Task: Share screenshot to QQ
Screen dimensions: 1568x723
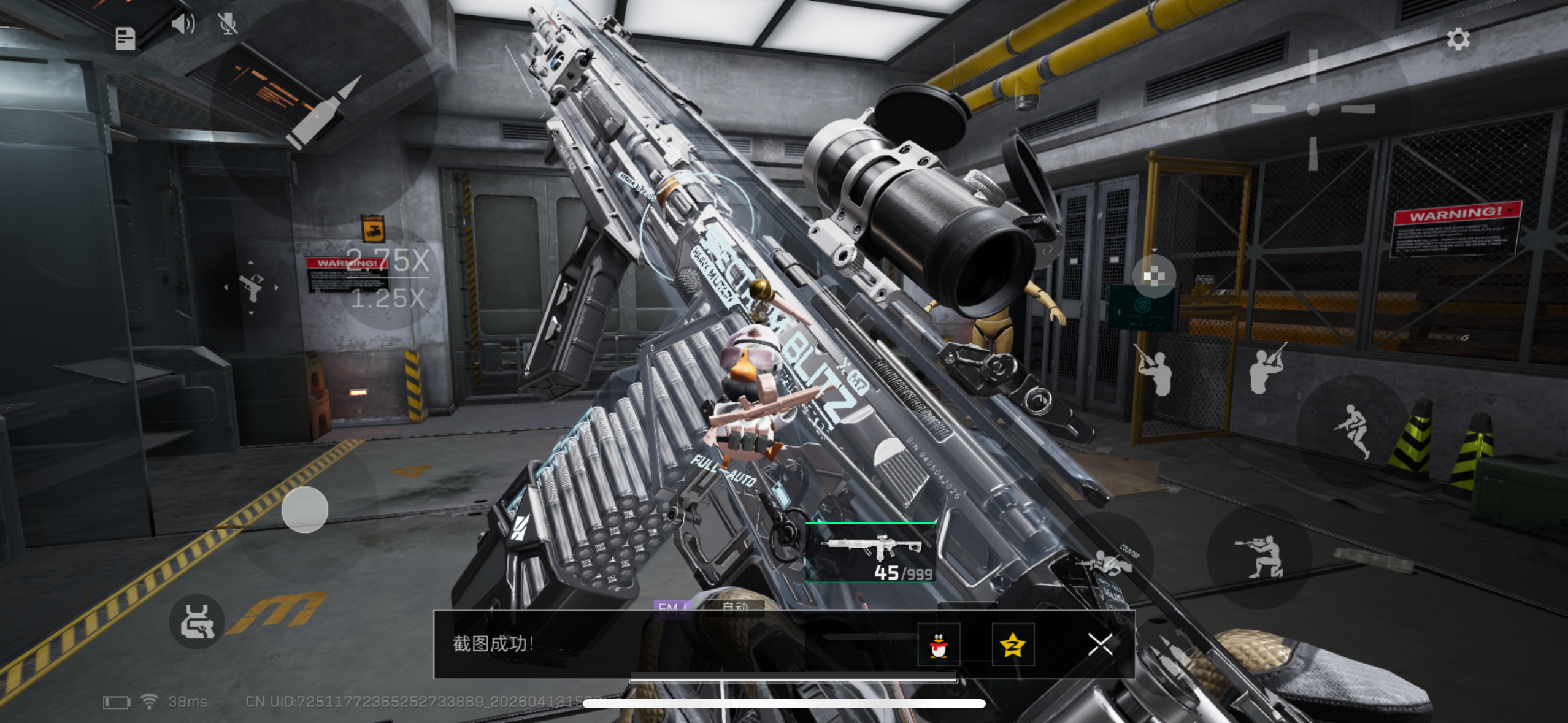Action: pyautogui.click(x=938, y=645)
